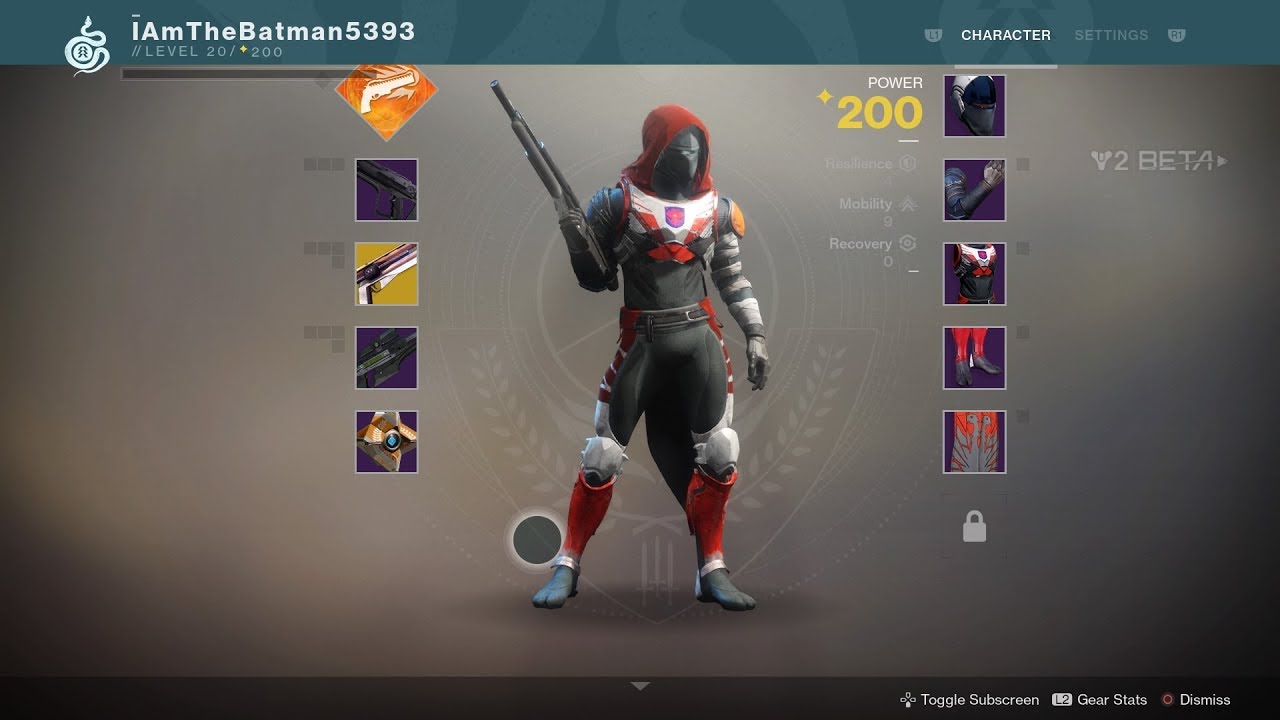Select the kinetic weapon slot
The height and width of the screenshot is (720, 1280).
pos(386,190)
